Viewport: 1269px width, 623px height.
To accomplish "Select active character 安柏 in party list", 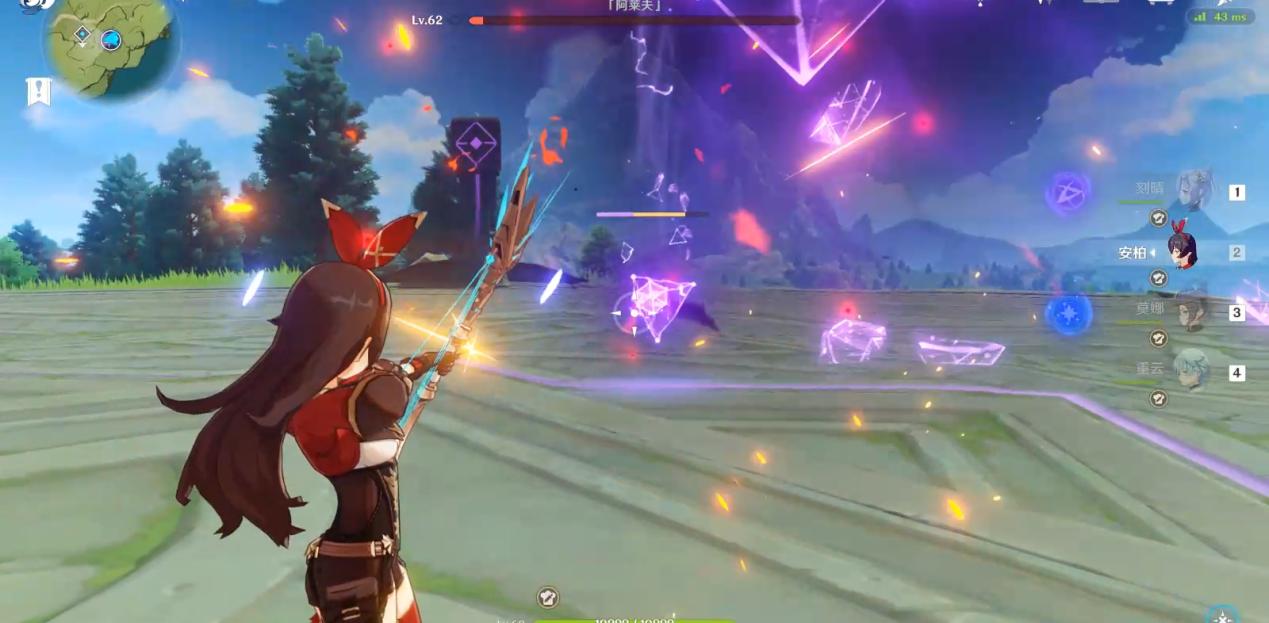I will (x=1184, y=252).
